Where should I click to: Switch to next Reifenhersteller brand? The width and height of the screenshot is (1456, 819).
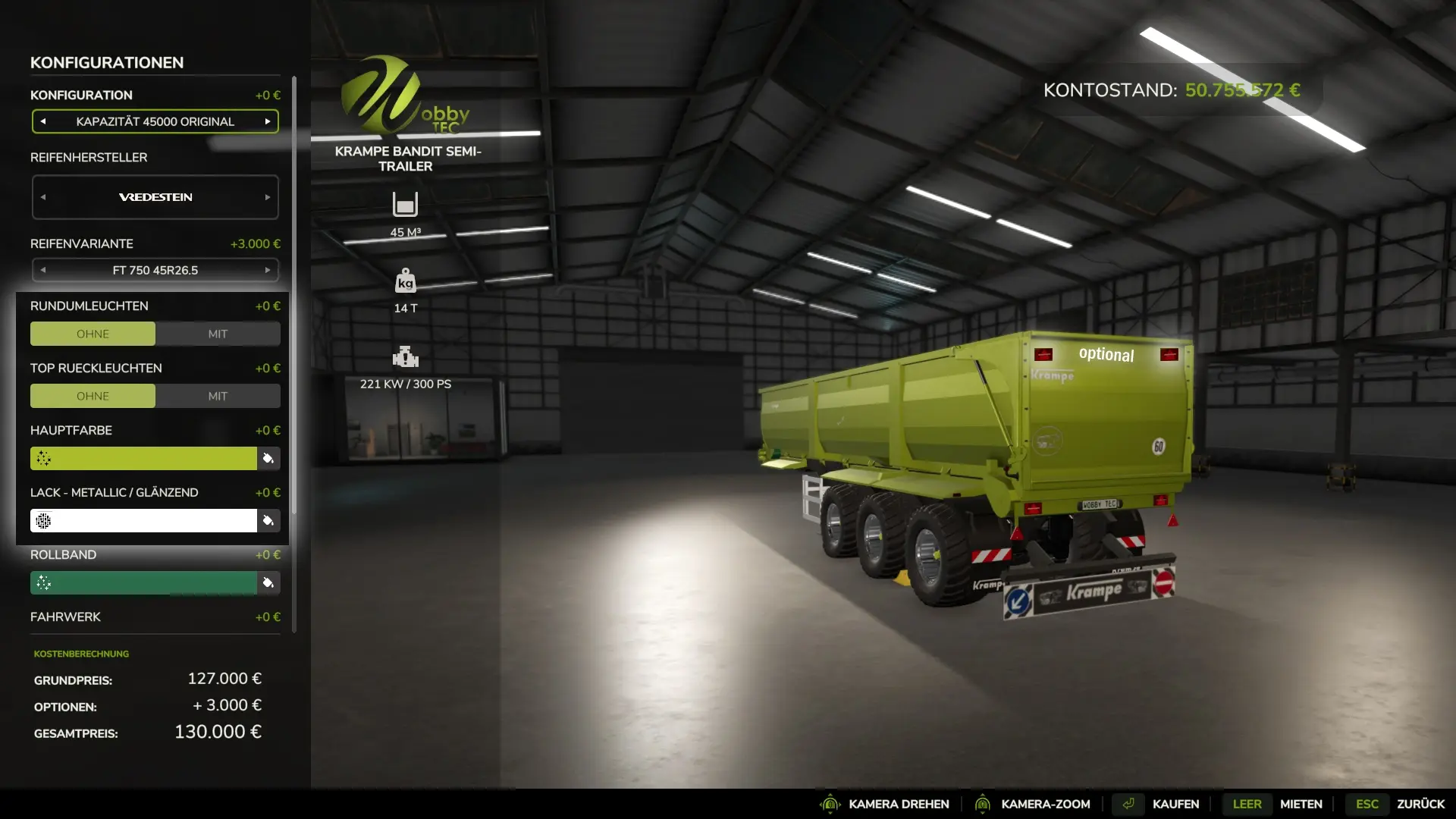tap(268, 197)
